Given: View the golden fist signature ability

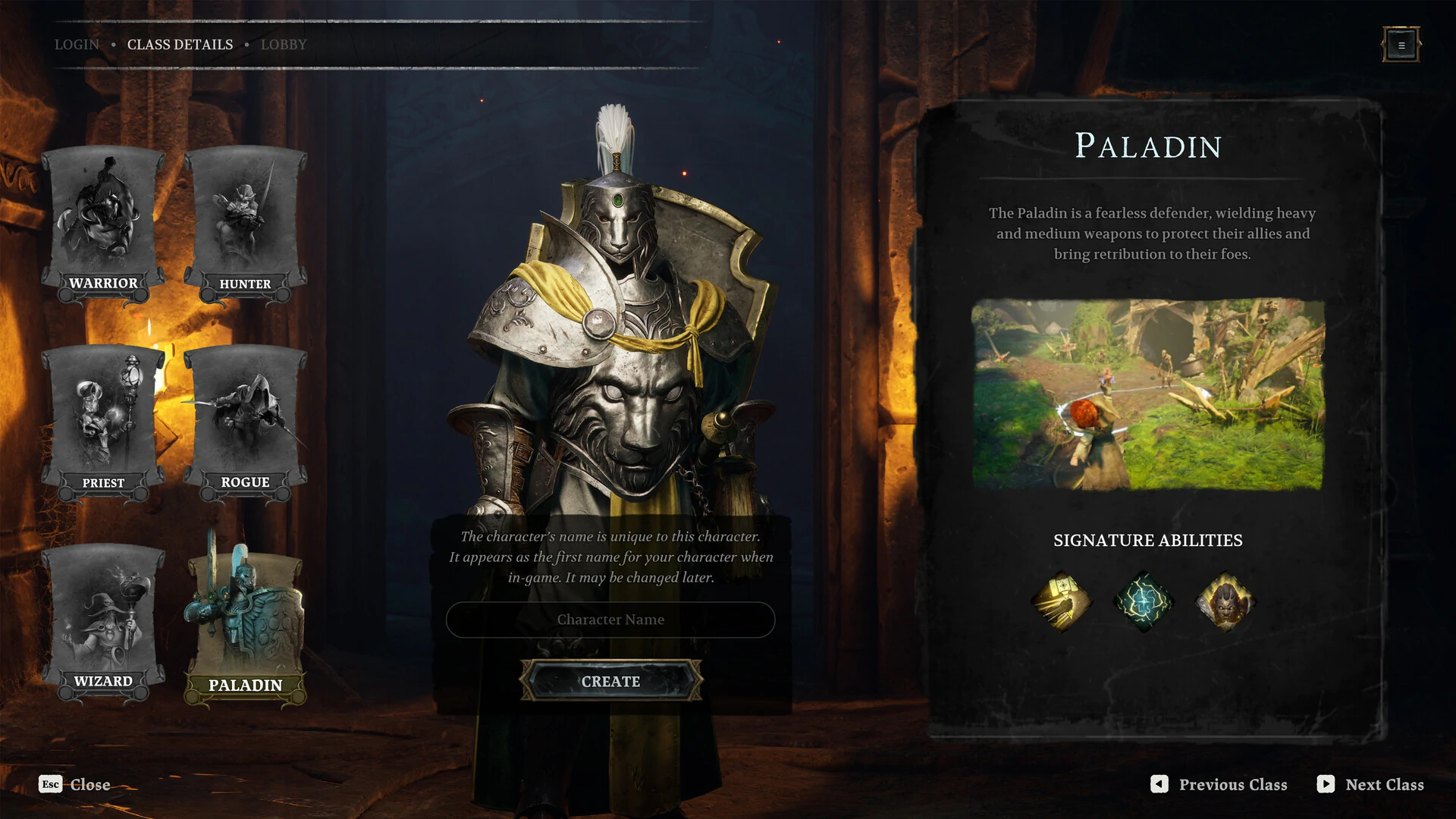Looking at the screenshot, I should (x=1062, y=602).
